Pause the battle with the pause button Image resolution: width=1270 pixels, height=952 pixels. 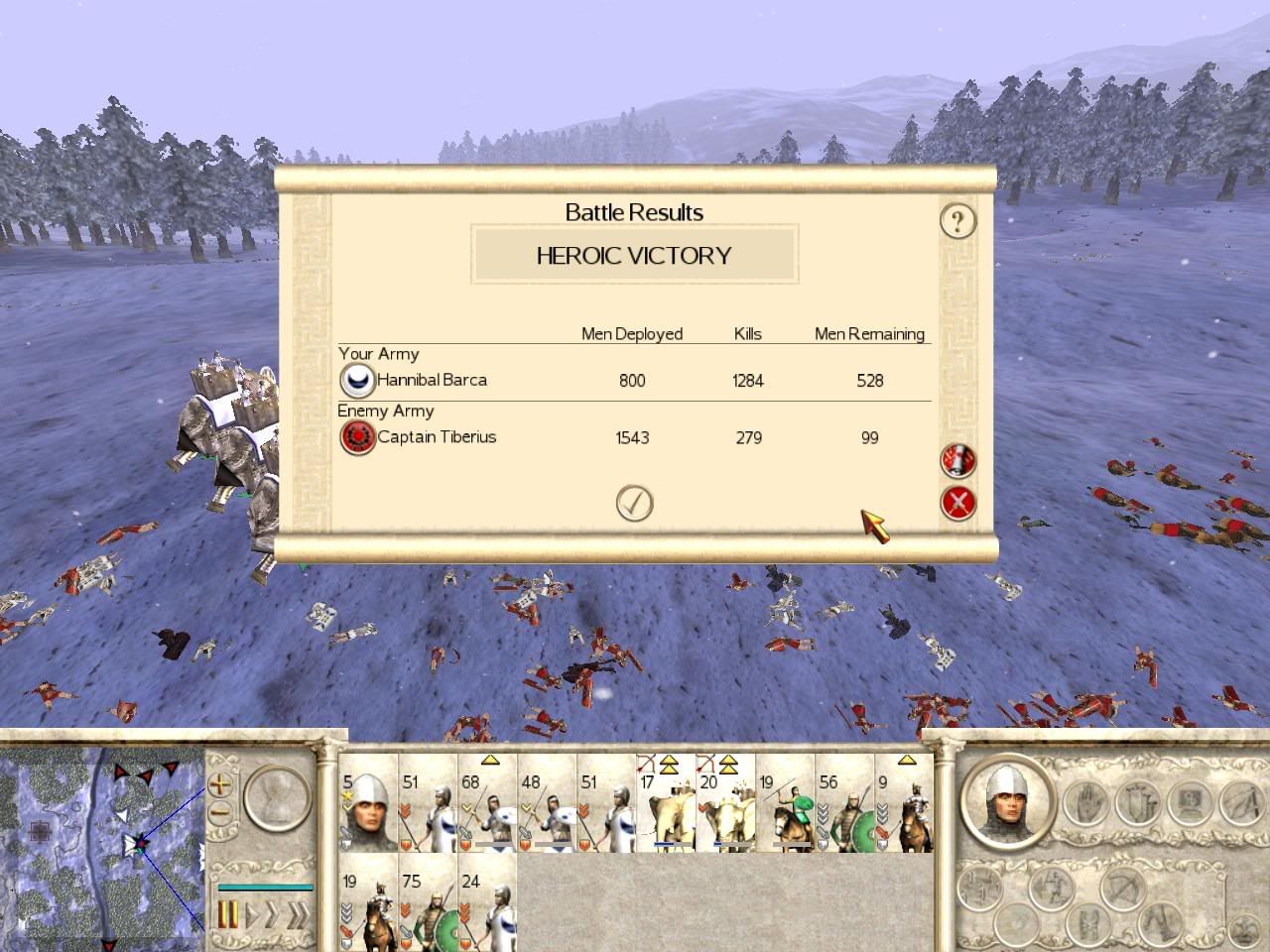228,914
